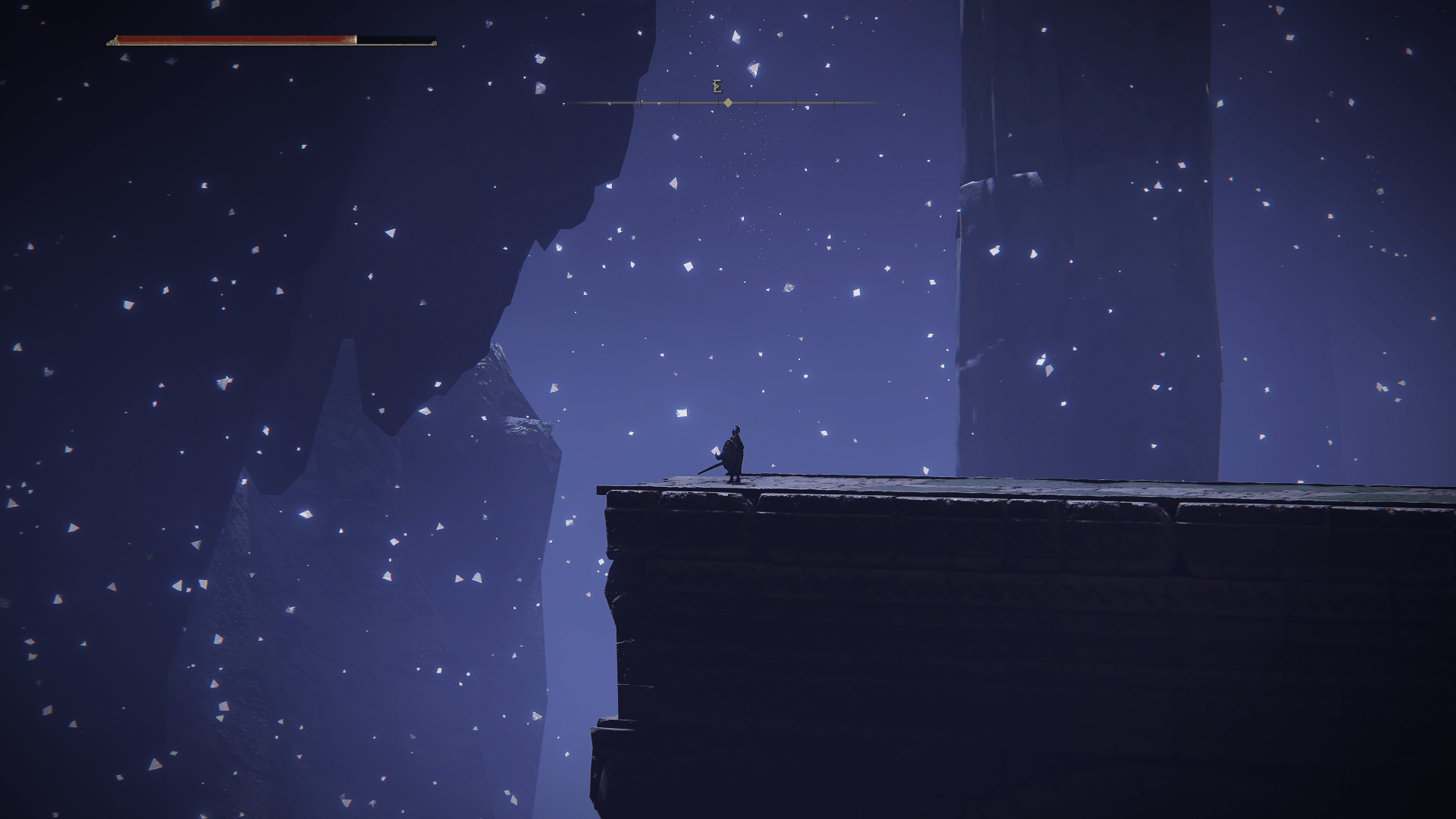Click the round shield on the character's back
1456x819 pixels.
pyautogui.click(x=729, y=453)
